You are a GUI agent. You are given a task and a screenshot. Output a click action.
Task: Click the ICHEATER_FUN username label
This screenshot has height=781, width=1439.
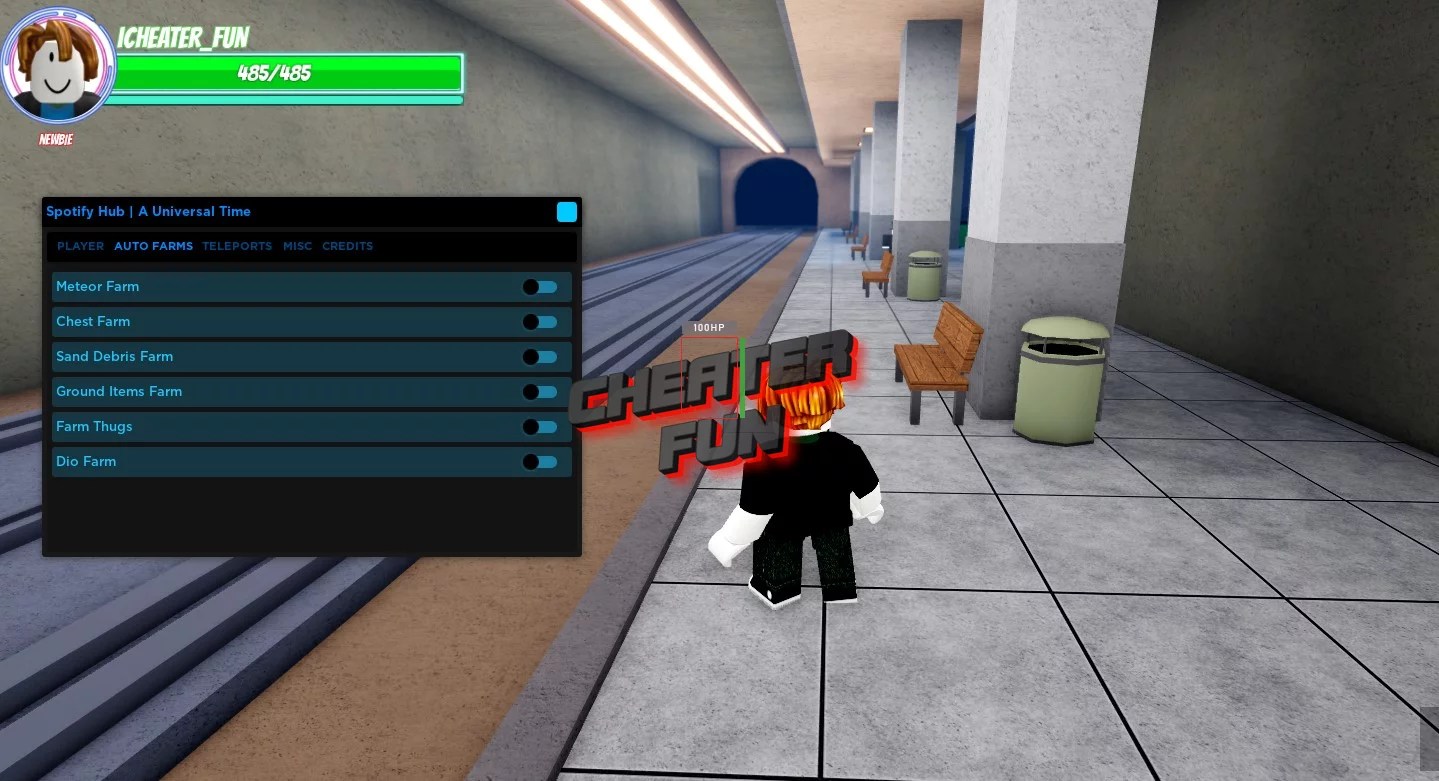point(183,38)
